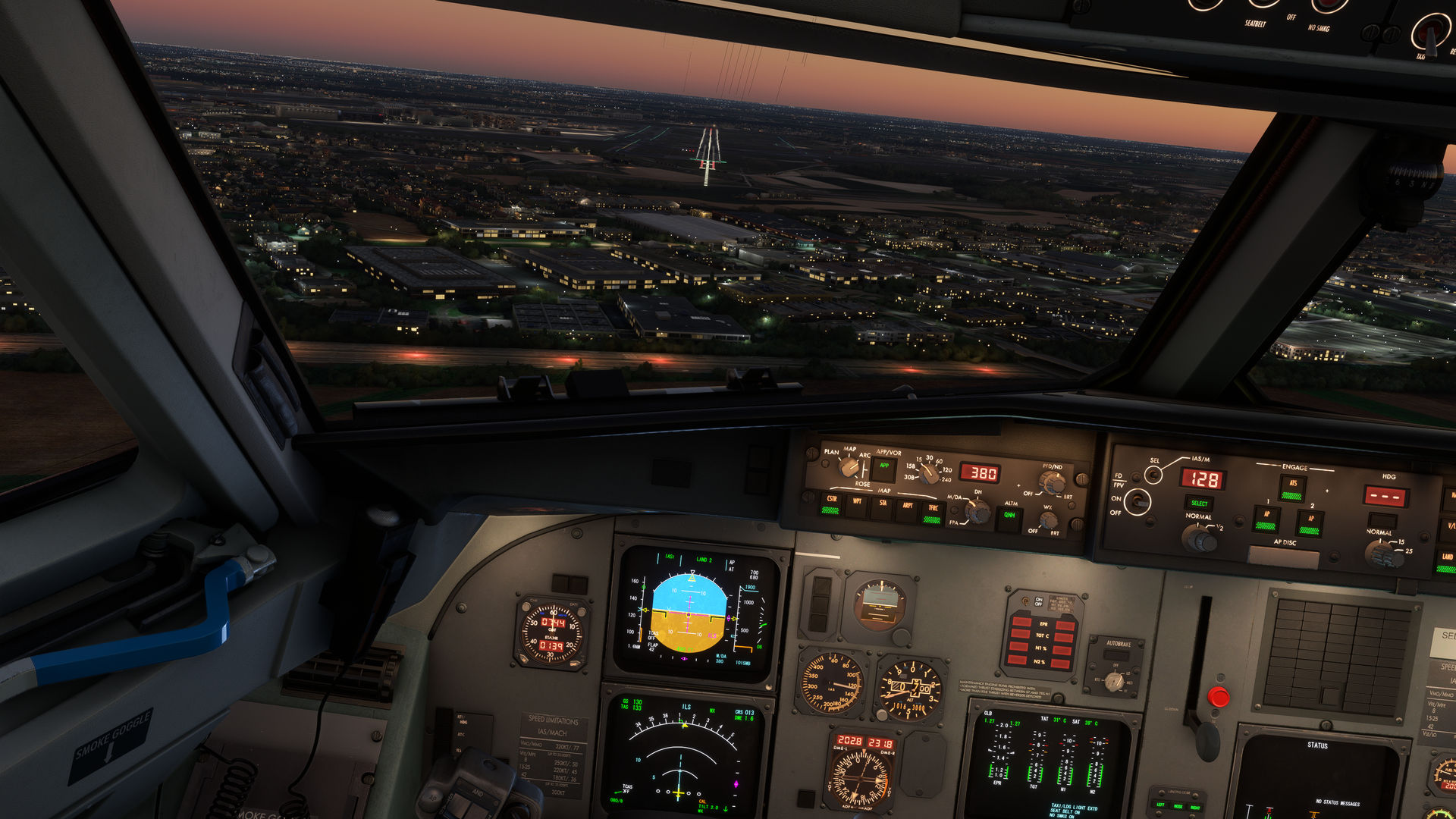Click the M/DA decision height knob
This screenshot has height=819, width=1456.
pyautogui.click(x=977, y=512)
